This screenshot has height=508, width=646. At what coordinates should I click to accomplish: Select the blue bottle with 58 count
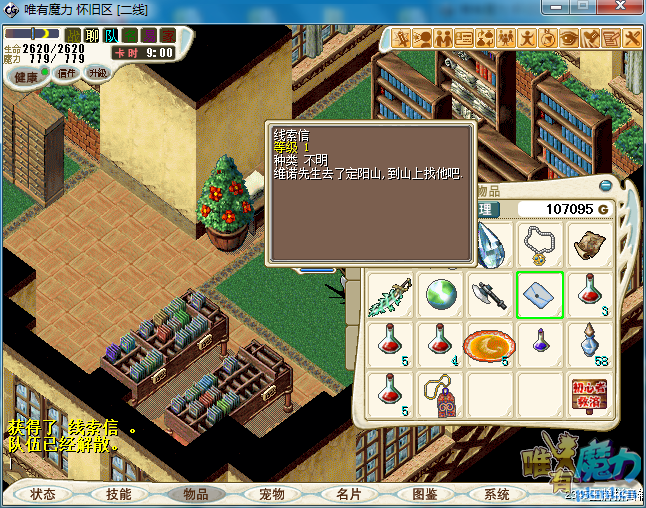pyautogui.click(x=590, y=344)
